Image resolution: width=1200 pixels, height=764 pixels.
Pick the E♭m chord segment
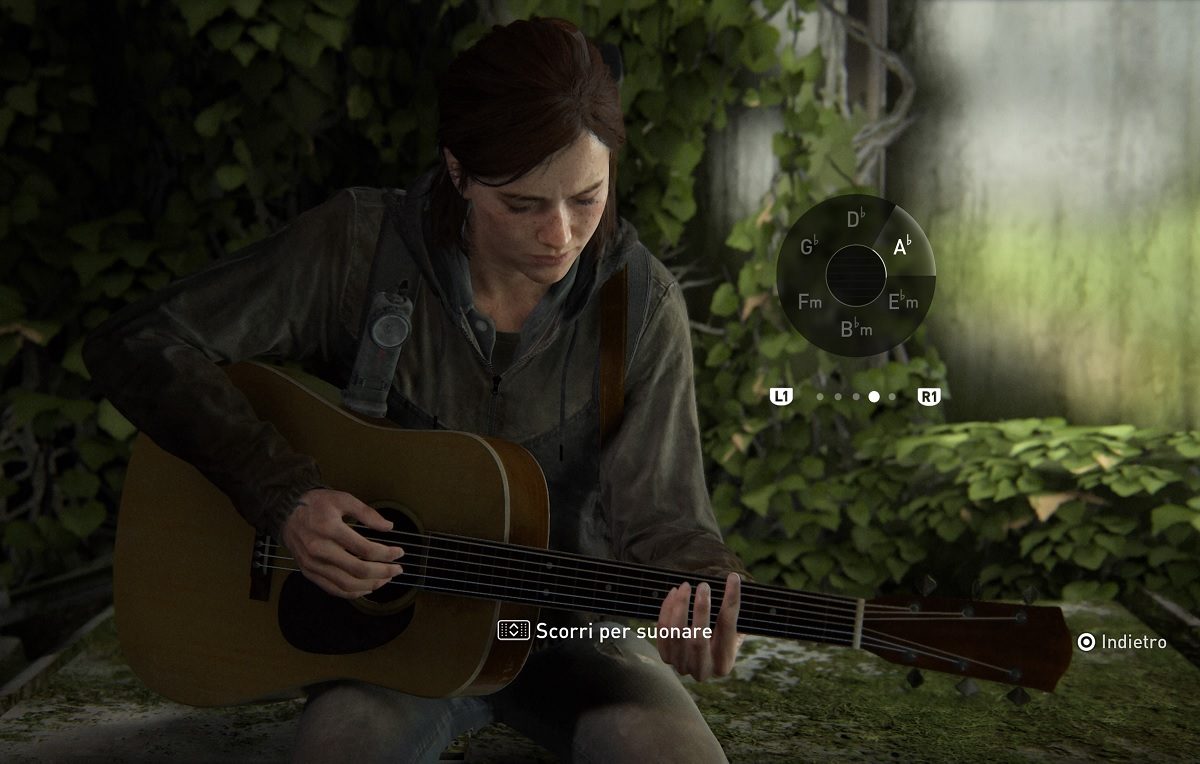[x=903, y=300]
